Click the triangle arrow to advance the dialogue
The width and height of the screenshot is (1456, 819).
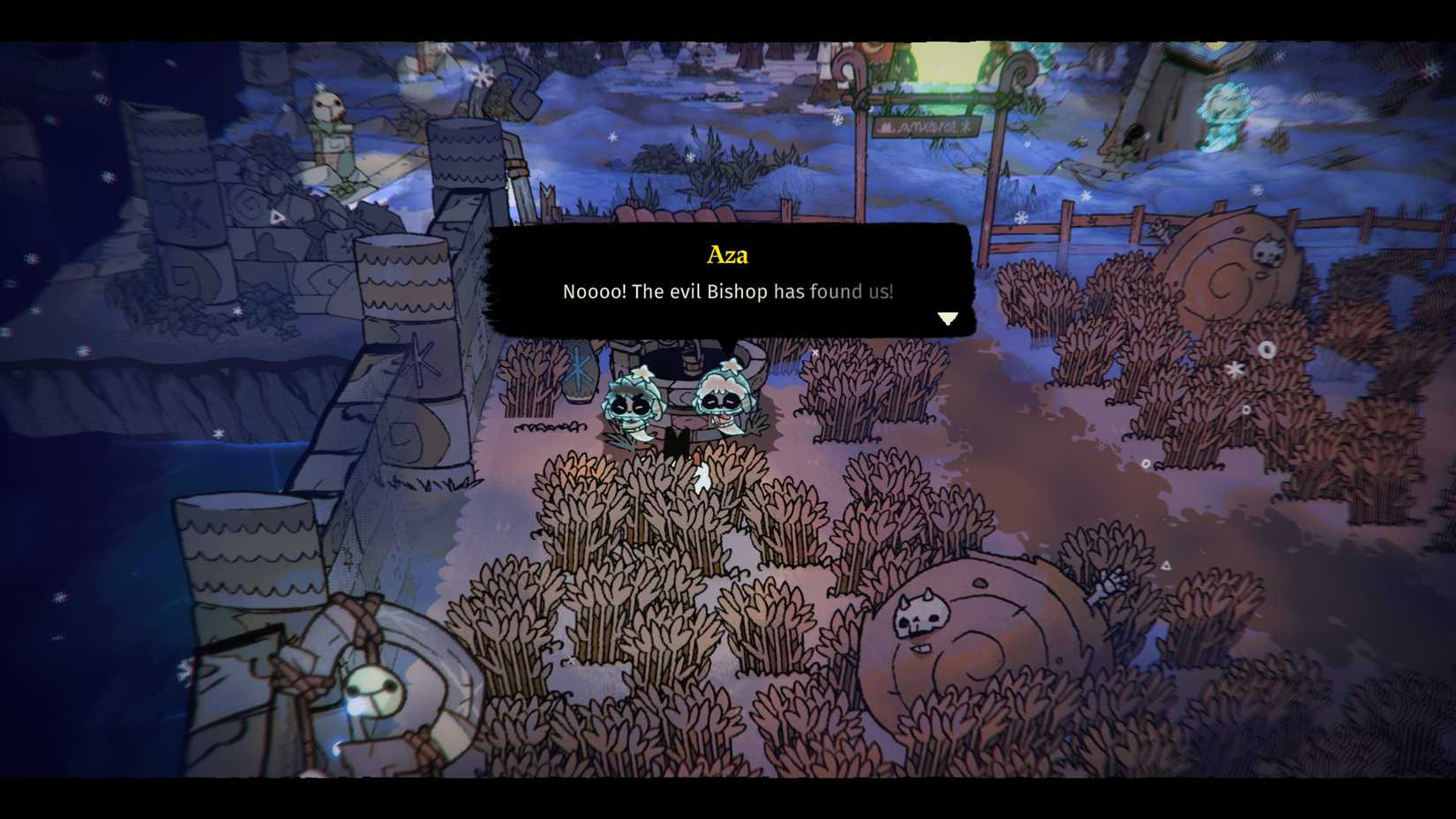pos(949,318)
